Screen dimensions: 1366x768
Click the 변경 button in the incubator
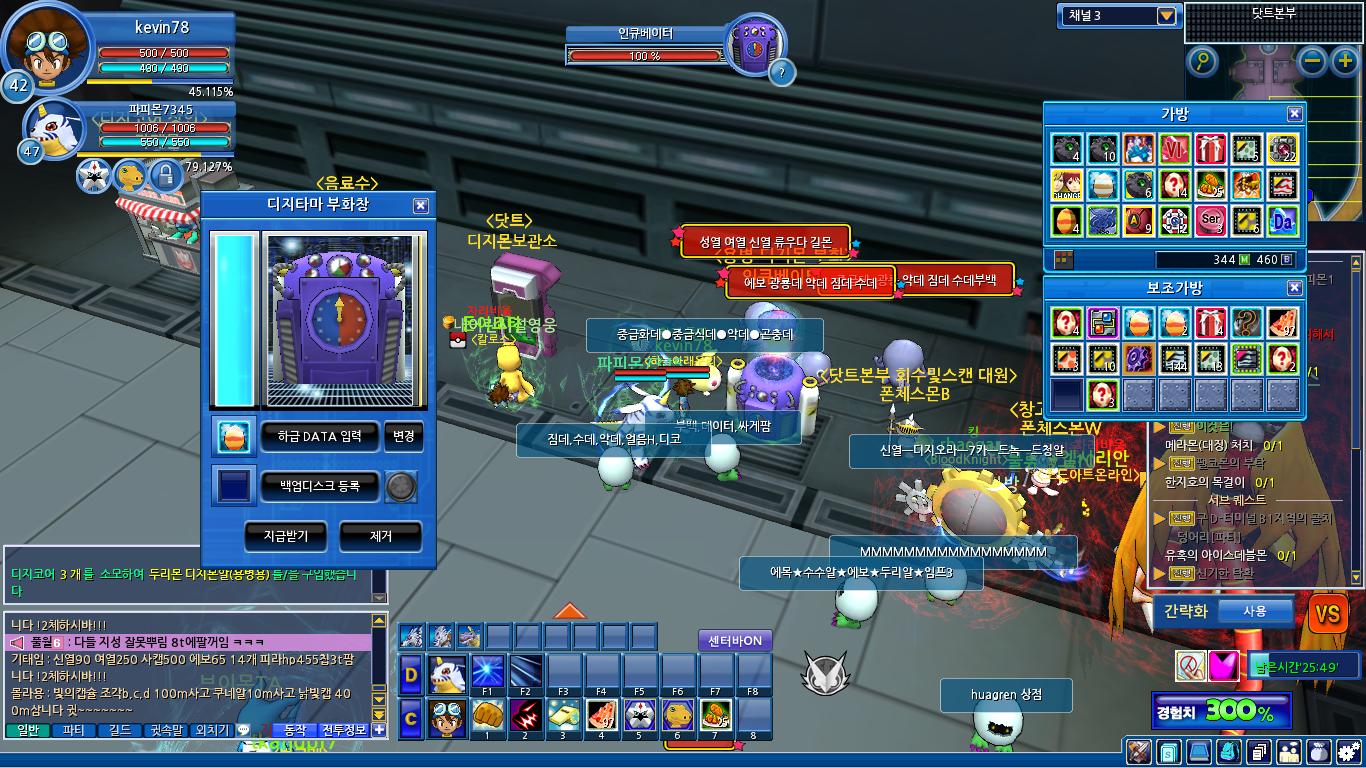(404, 436)
